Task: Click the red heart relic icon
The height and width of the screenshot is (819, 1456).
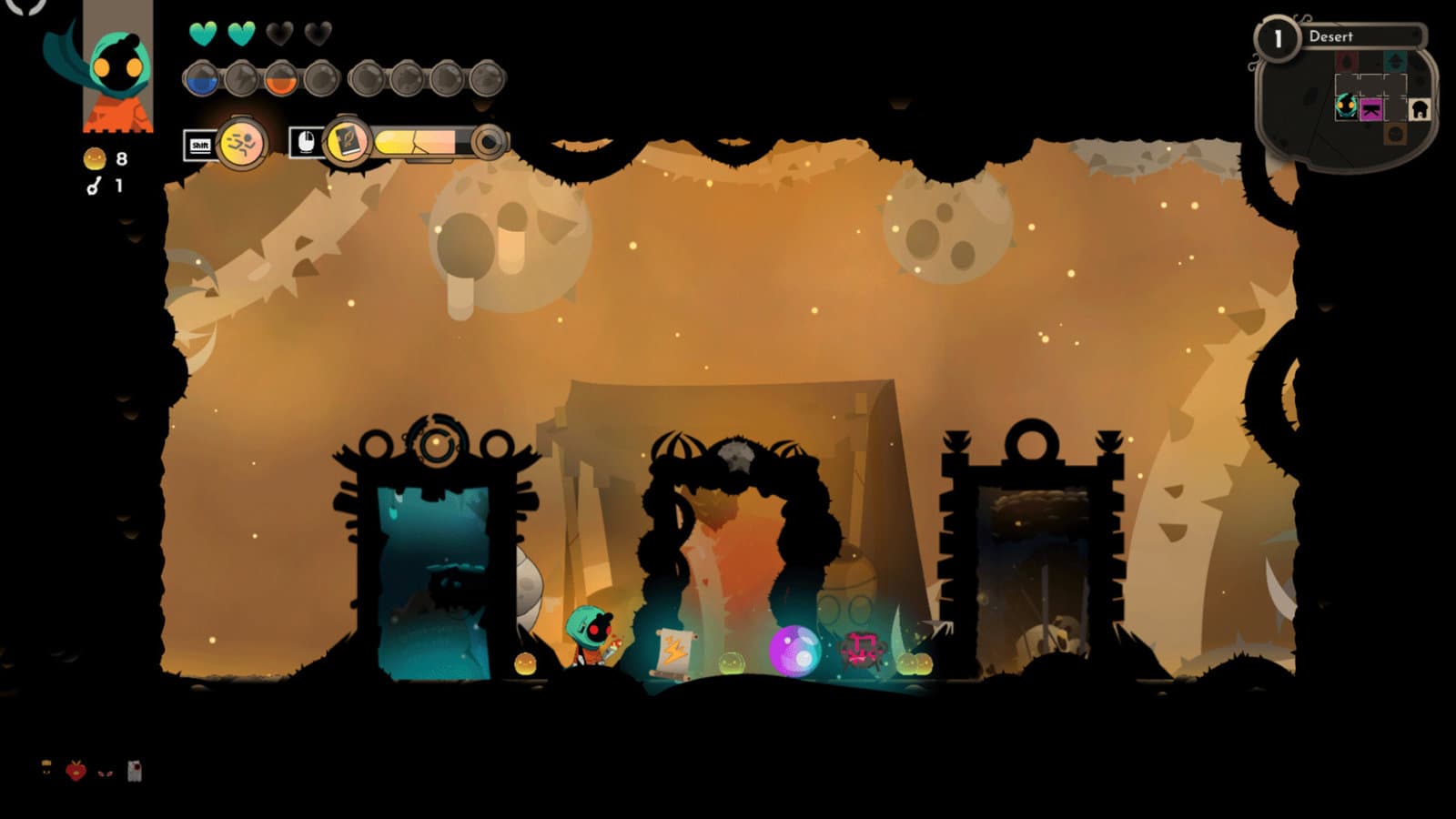Action: click(x=76, y=772)
